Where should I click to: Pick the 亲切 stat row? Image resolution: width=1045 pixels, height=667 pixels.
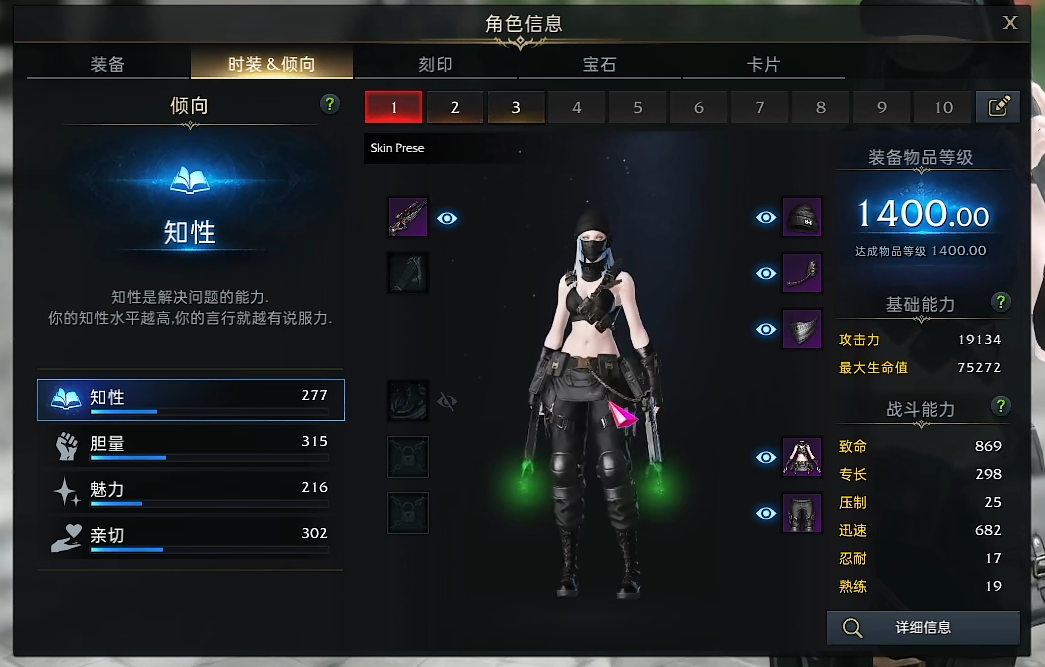tap(190, 537)
